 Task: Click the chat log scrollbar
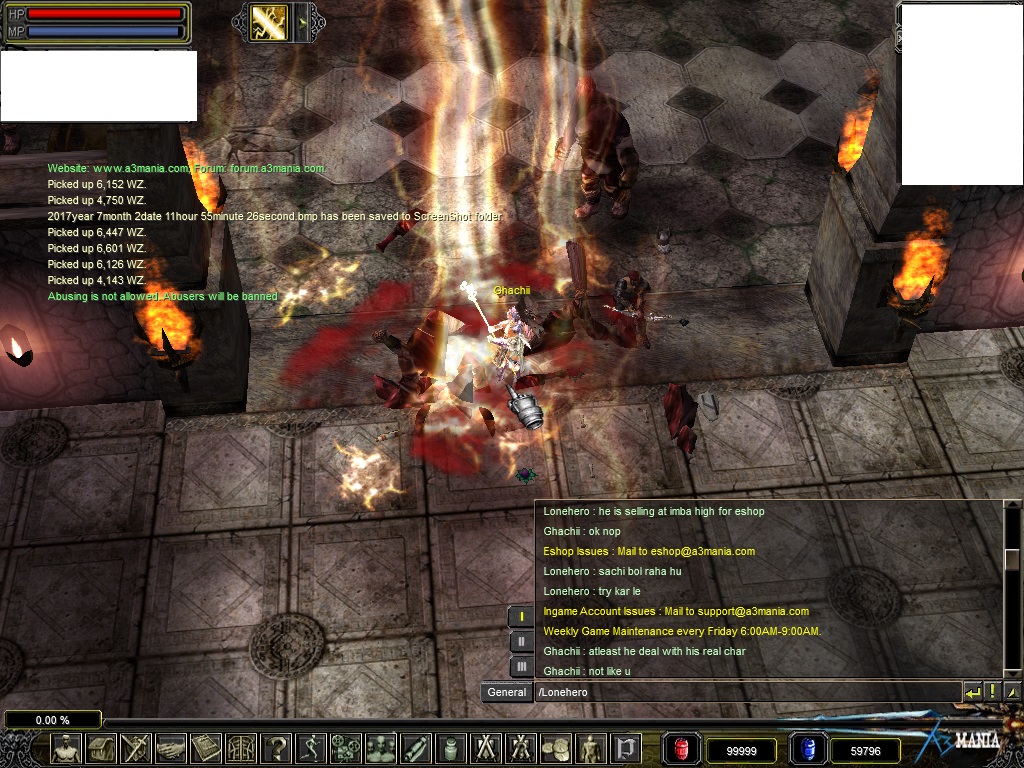1012,560
